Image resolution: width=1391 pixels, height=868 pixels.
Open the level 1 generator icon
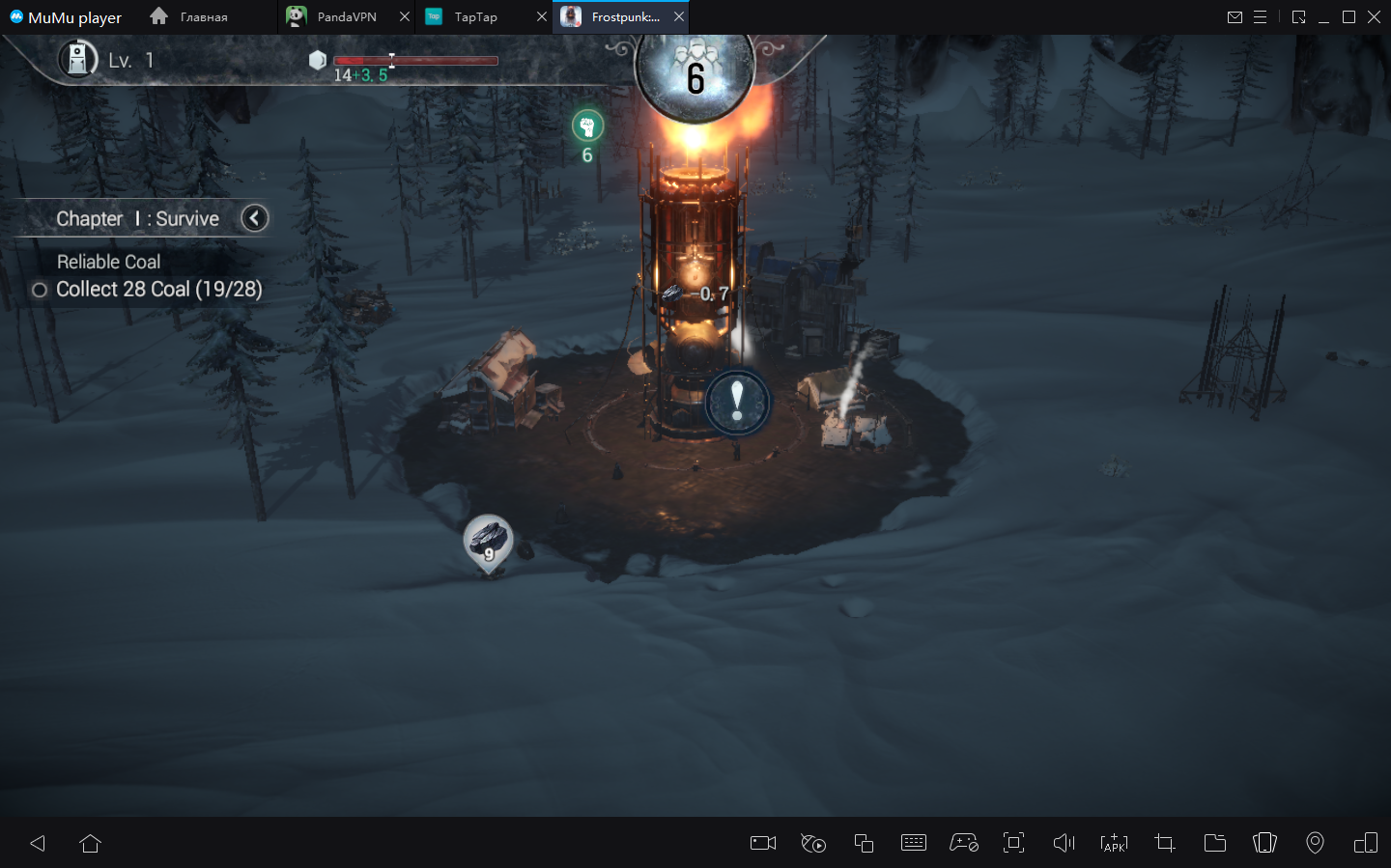78,60
